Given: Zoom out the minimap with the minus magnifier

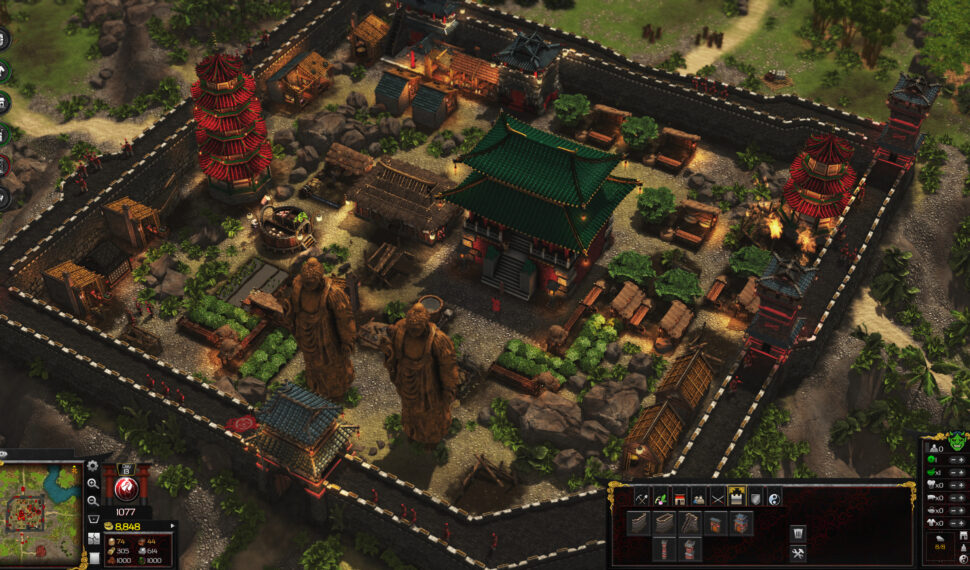Looking at the screenshot, I should coord(92,500).
